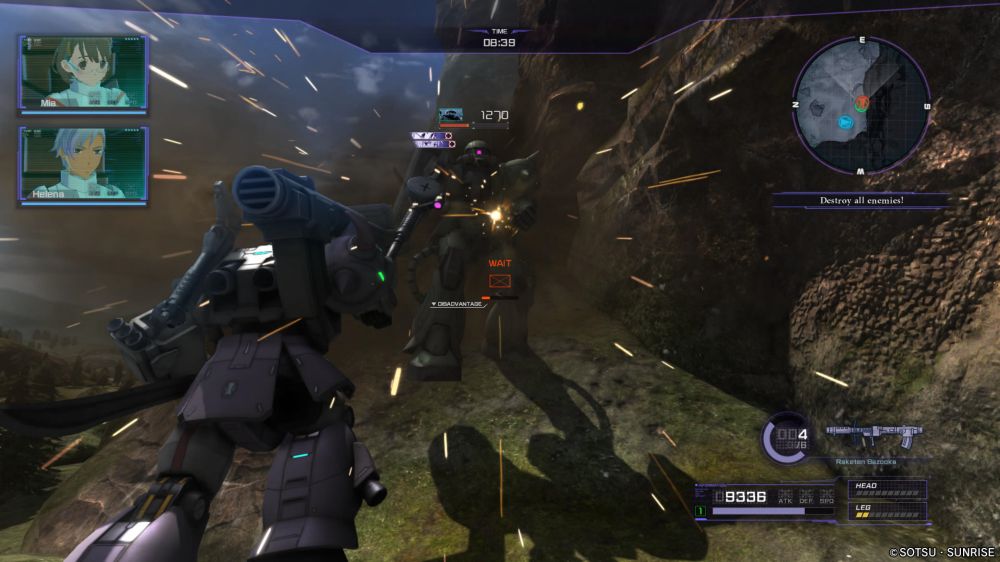Open the circular radar minimap
Viewport: 1000px width, 562px height.
(x=861, y=105)
